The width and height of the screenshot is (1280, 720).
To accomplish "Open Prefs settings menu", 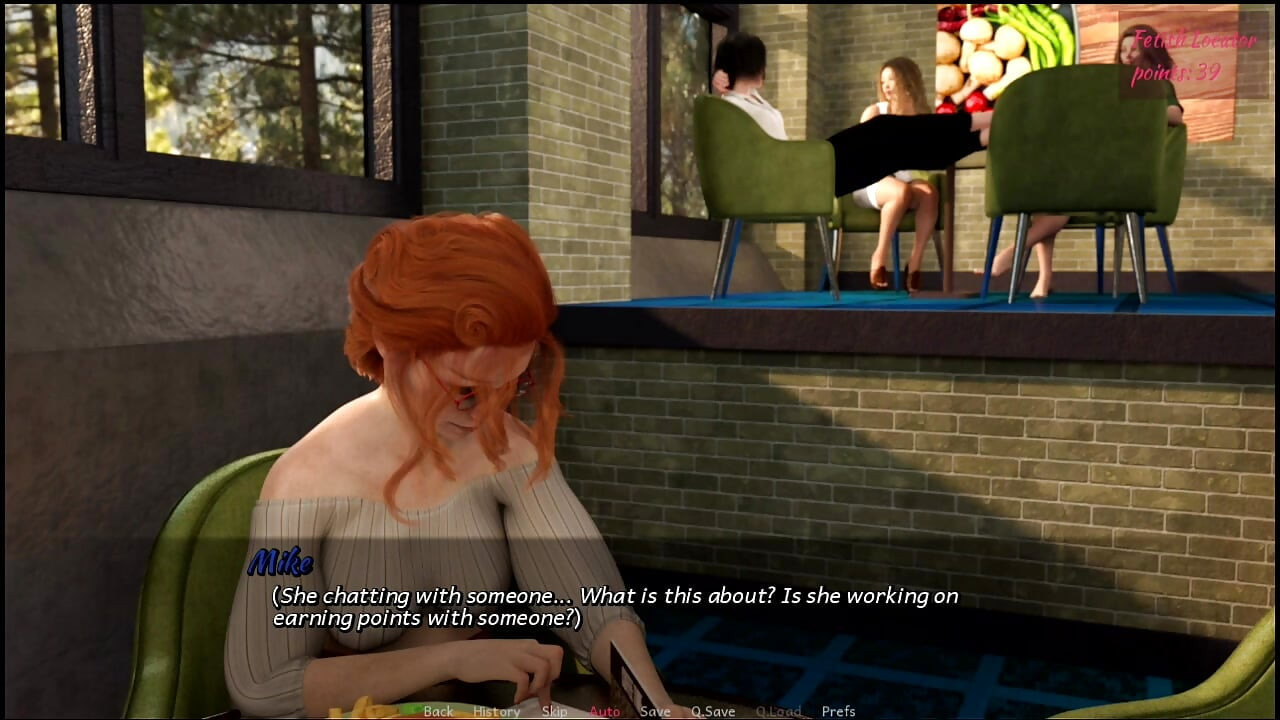I will click(x=838, y=711).
